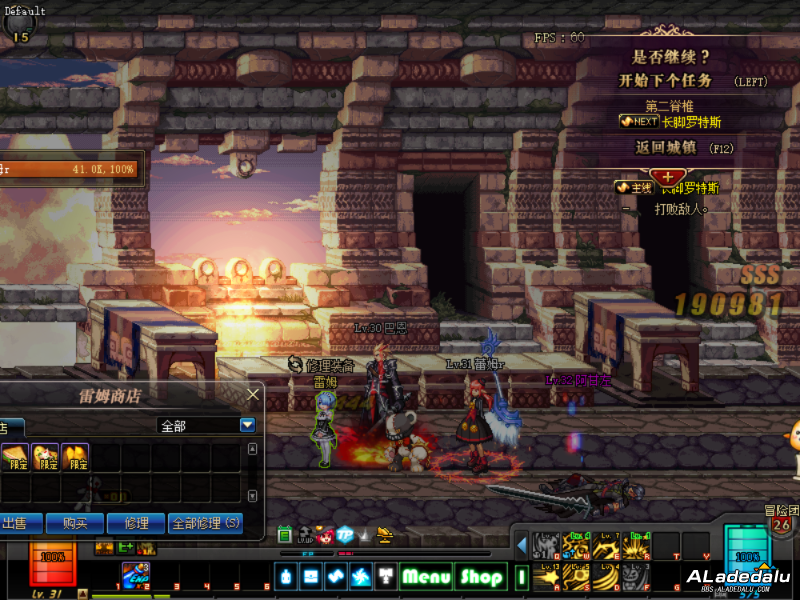Open the green Shop button

(x=481, y=577)
